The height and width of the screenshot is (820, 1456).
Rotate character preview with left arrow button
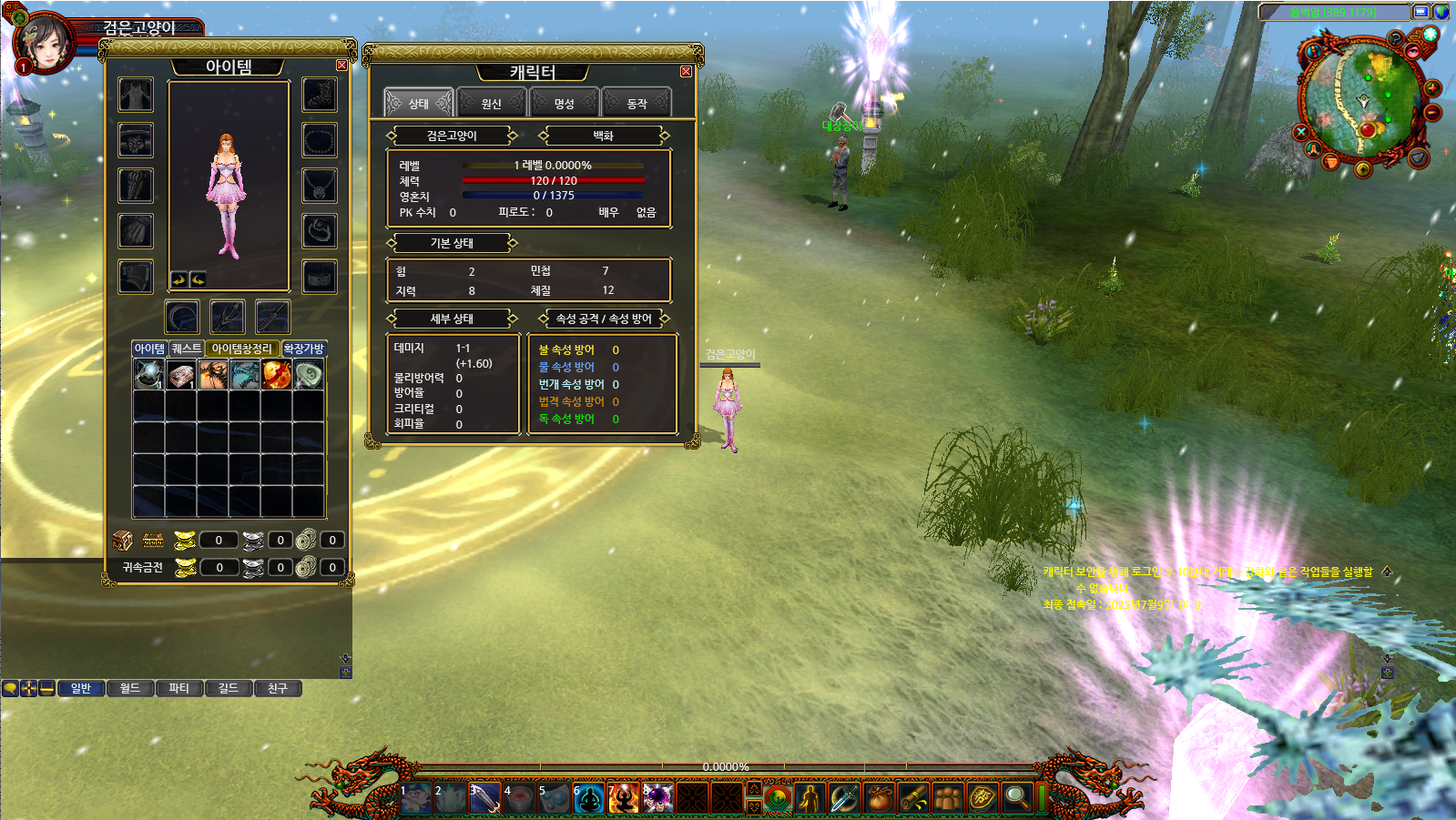[x=178, y=279]
